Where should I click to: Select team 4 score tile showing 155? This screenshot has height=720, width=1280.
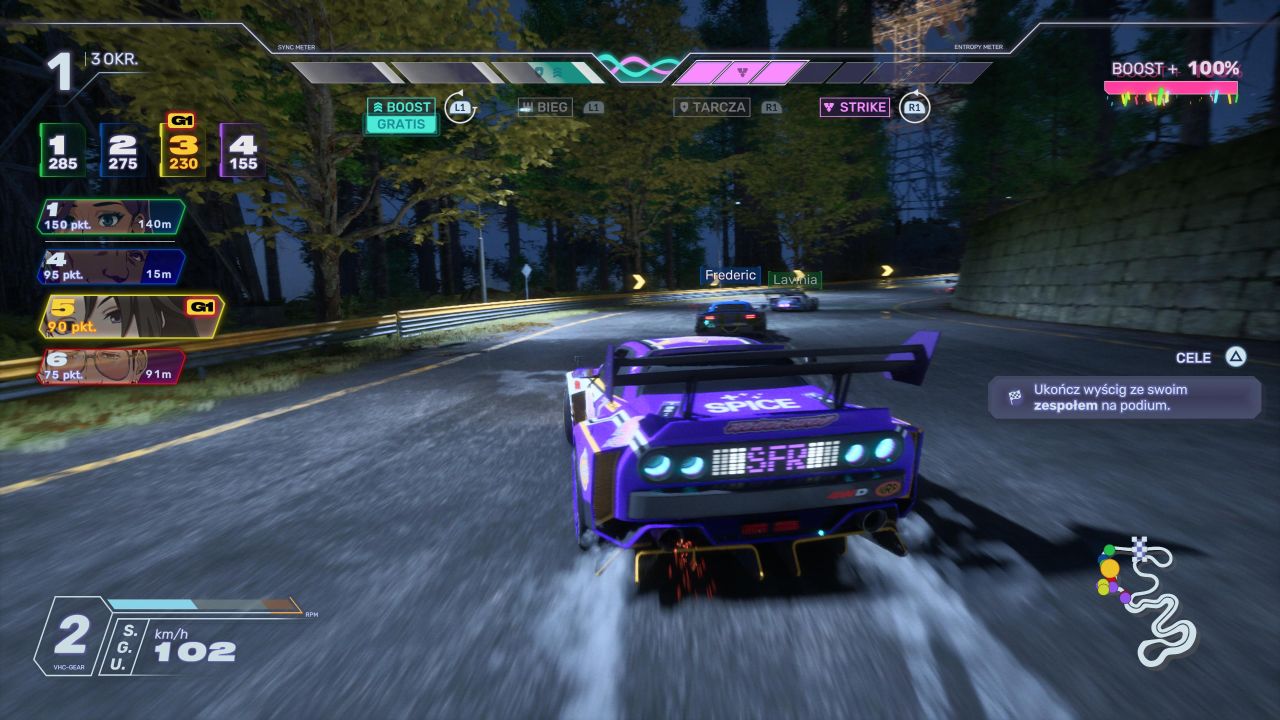[x=242, y=152]
